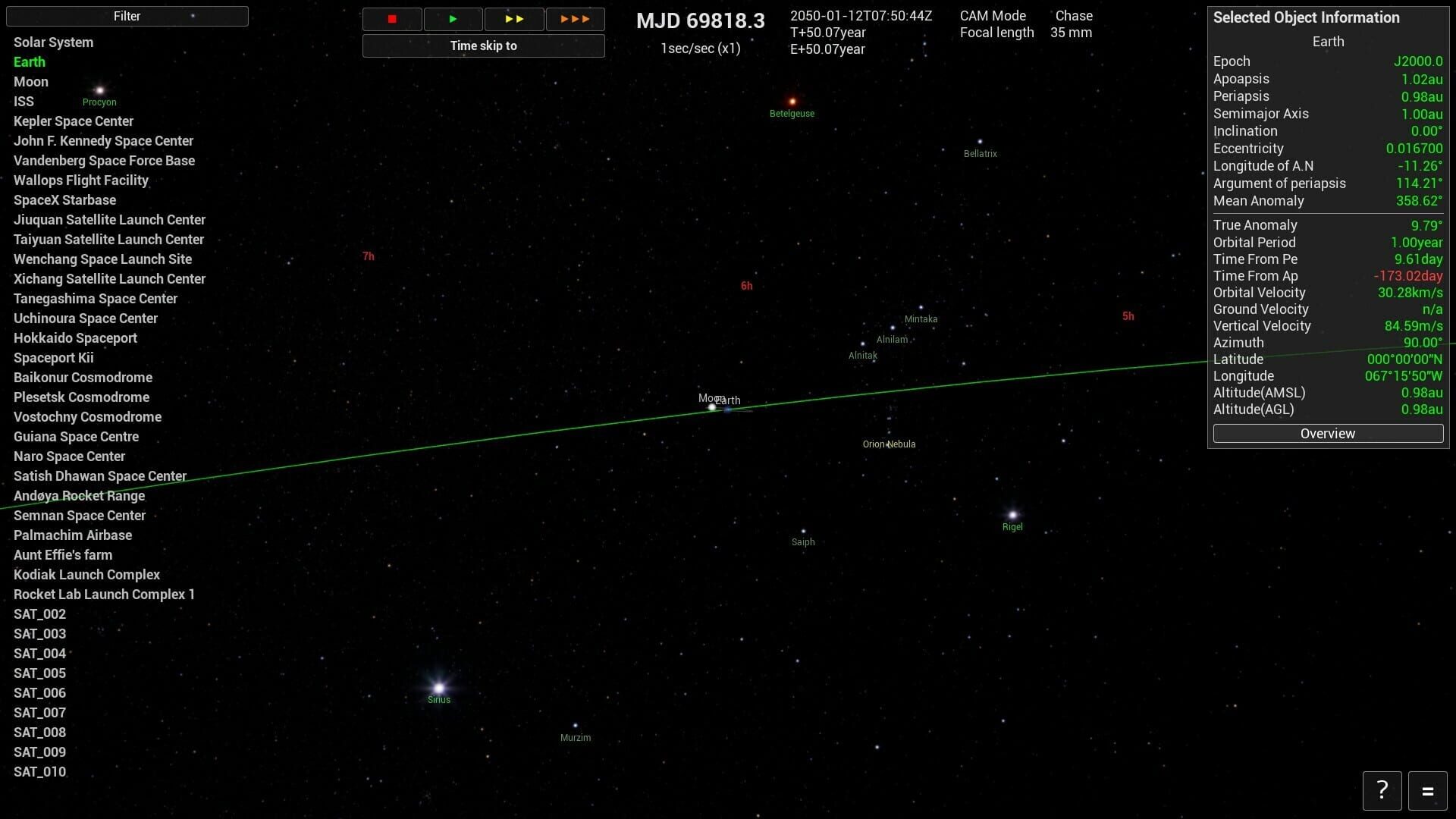
Task: Open help using the question mark icon
Action: pos(1382,790)
